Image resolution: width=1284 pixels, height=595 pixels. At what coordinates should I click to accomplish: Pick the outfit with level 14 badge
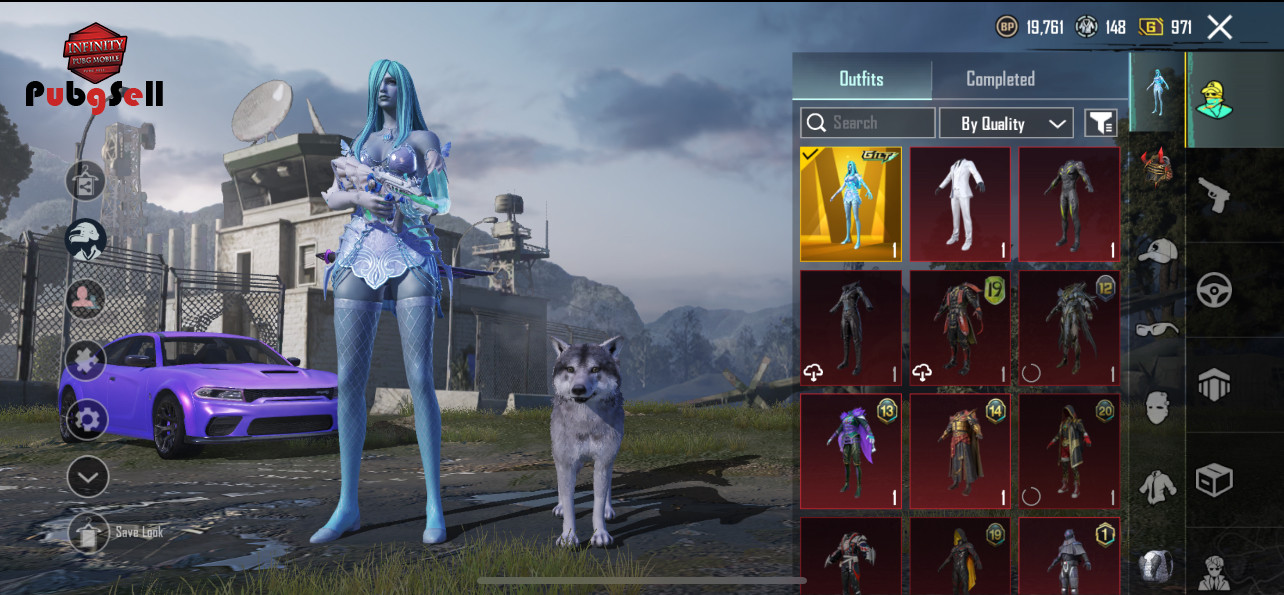tap(960, 451)
